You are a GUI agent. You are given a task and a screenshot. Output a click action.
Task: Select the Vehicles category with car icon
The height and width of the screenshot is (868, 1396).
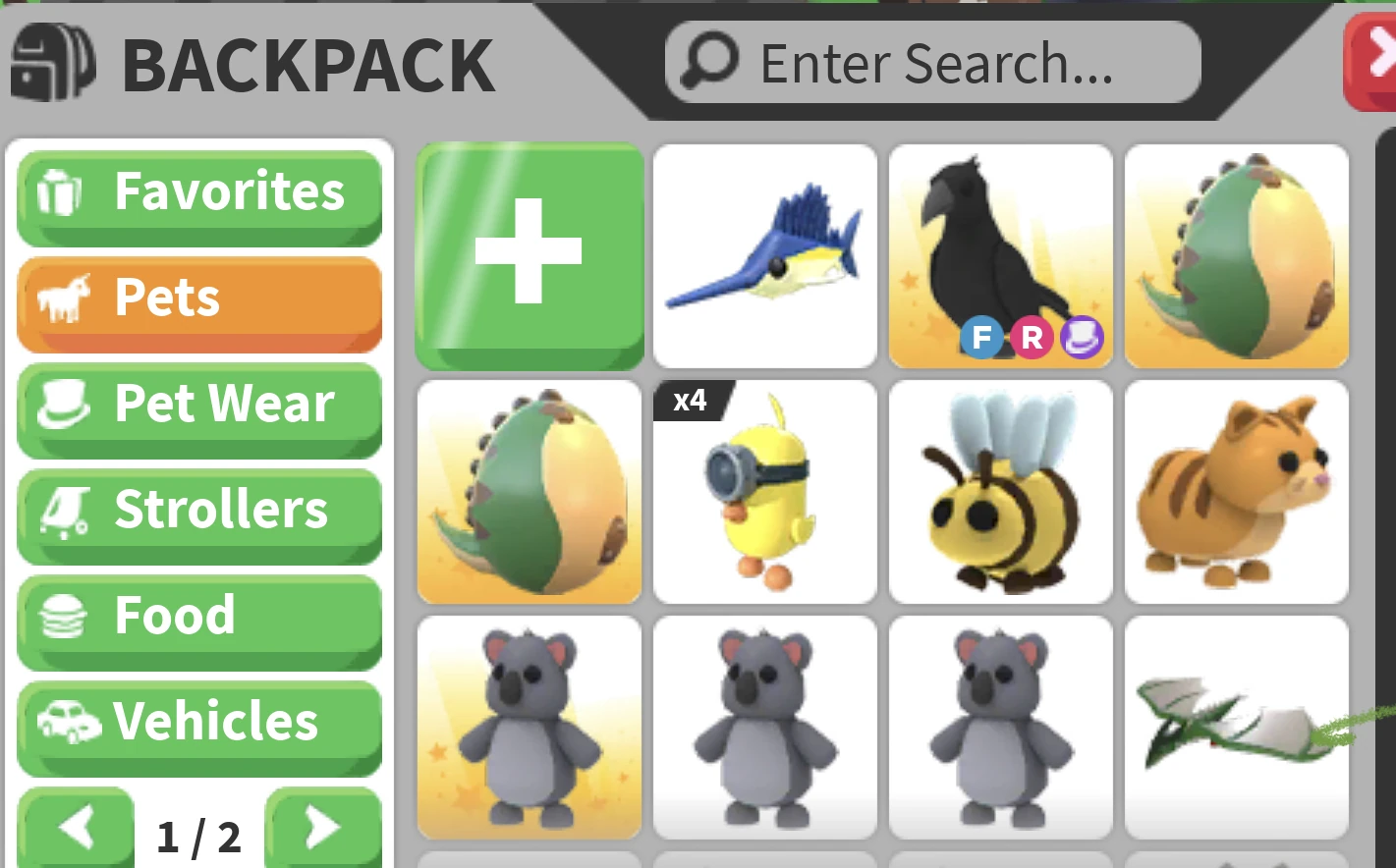[198, 723]
